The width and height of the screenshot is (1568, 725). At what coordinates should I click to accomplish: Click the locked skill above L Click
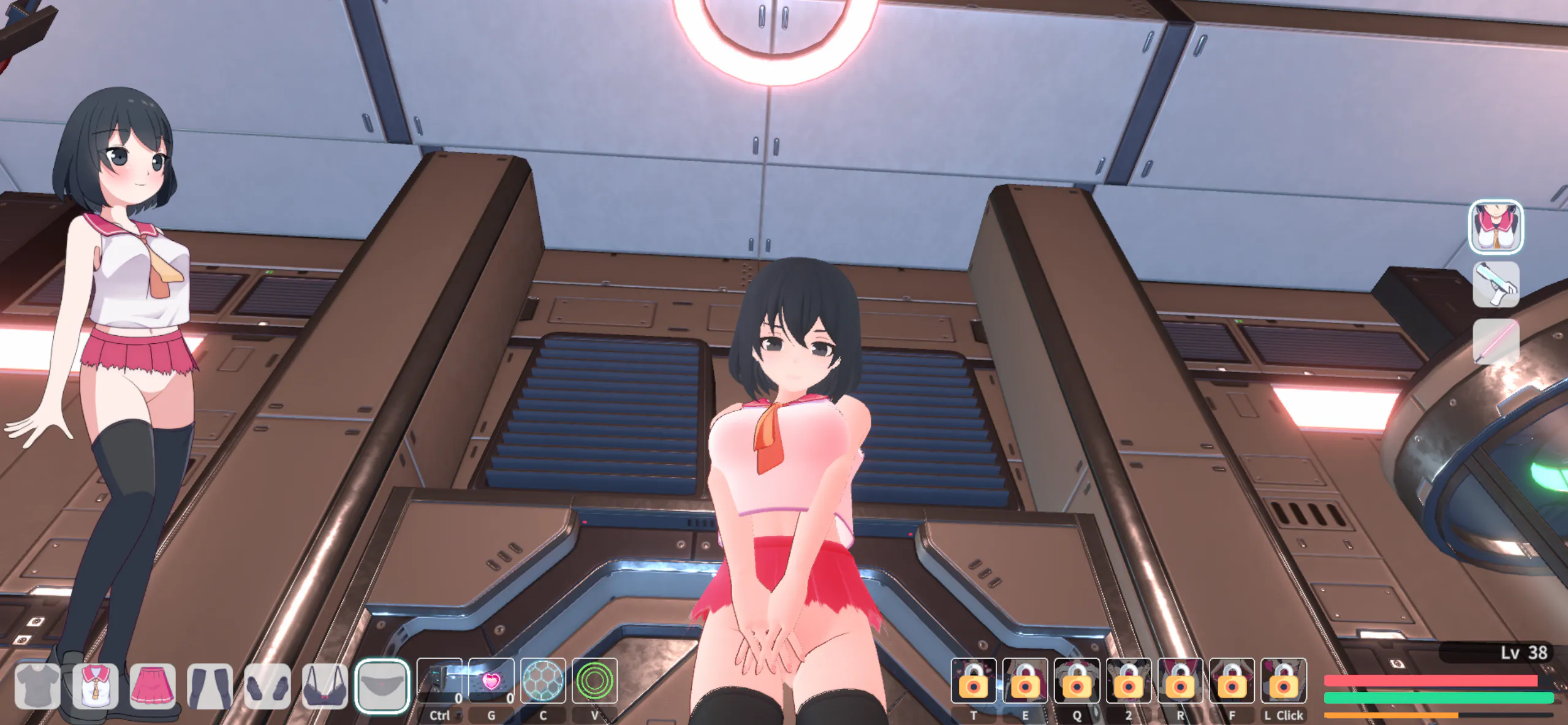(x=1284, y=681)
